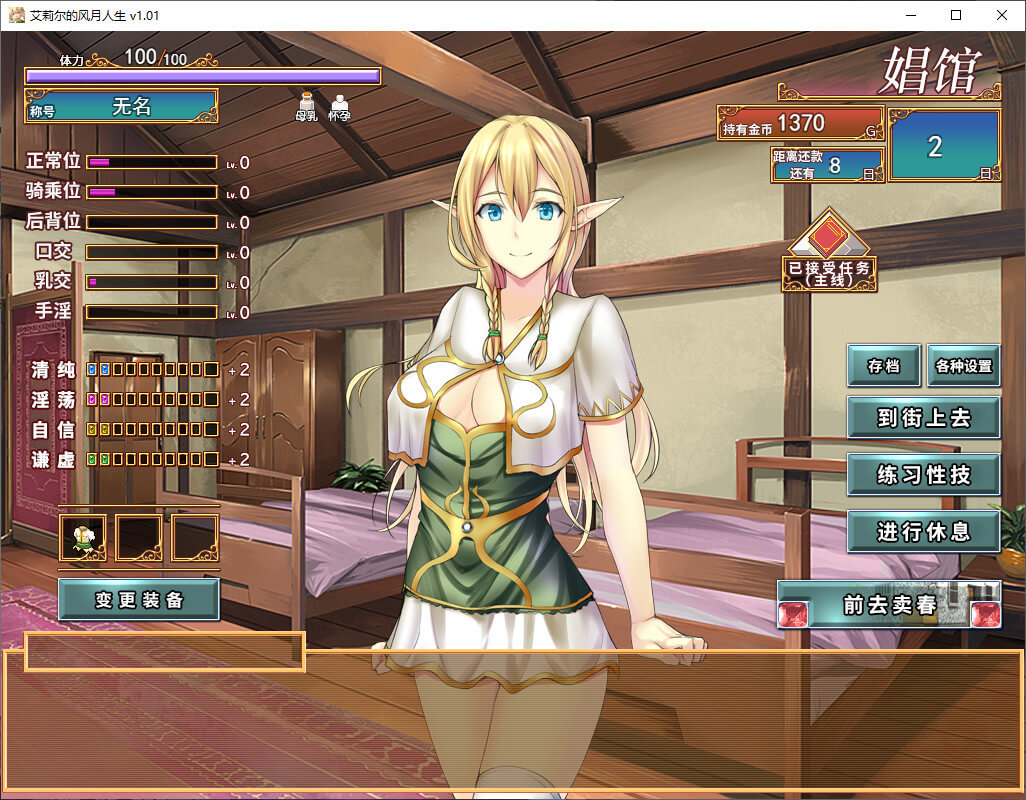Select the equipped flower item slot

click(83, 538)
